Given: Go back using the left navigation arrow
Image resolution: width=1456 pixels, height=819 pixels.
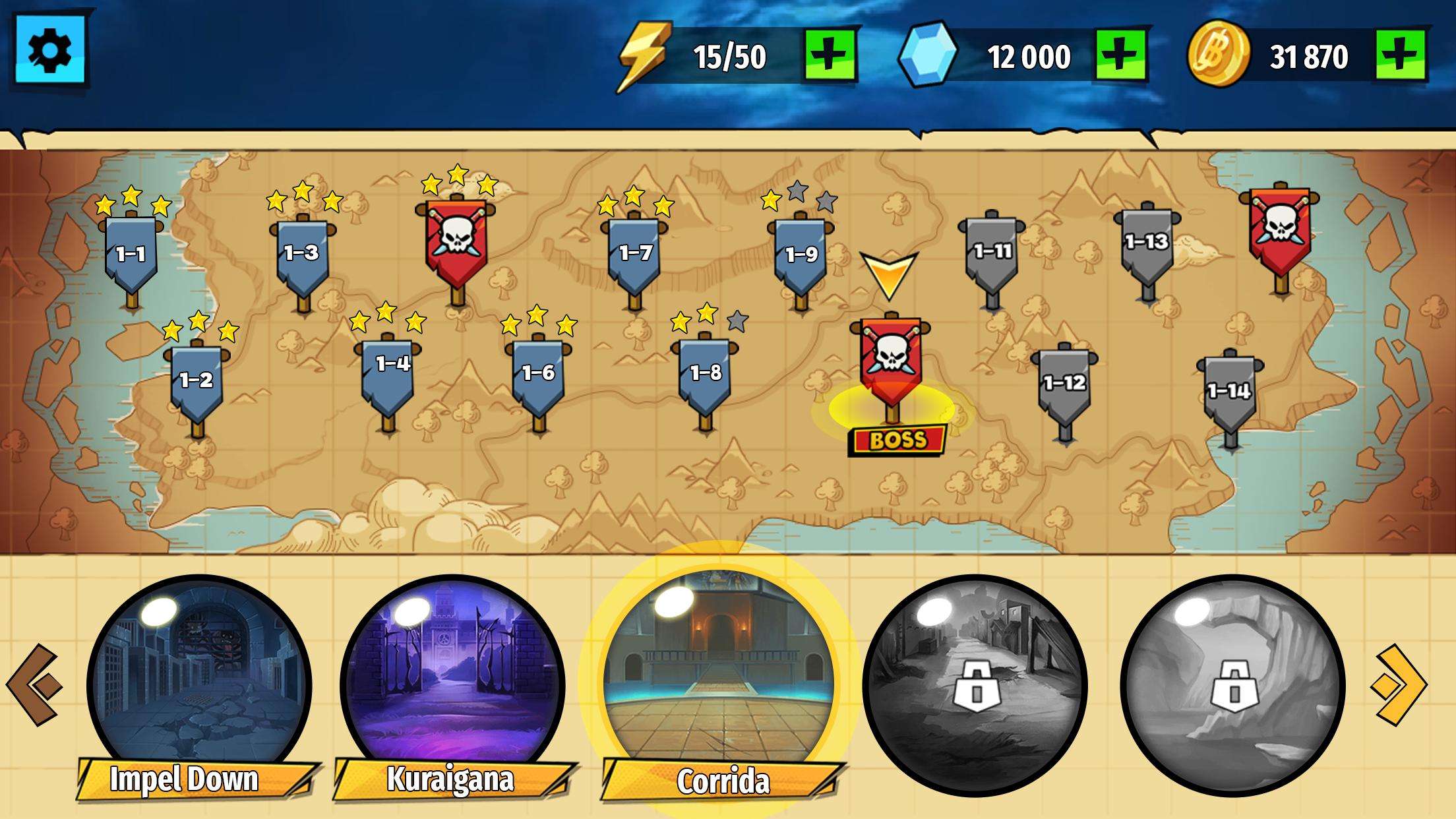Looking at the screenshot, I should coord(34,684).
